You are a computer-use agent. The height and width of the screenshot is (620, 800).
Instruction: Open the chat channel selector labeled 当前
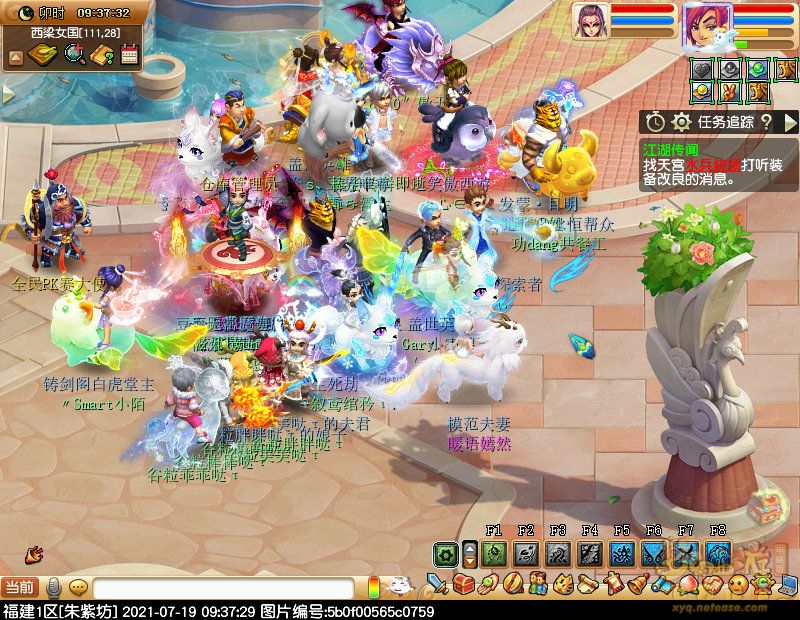[18, 588]
